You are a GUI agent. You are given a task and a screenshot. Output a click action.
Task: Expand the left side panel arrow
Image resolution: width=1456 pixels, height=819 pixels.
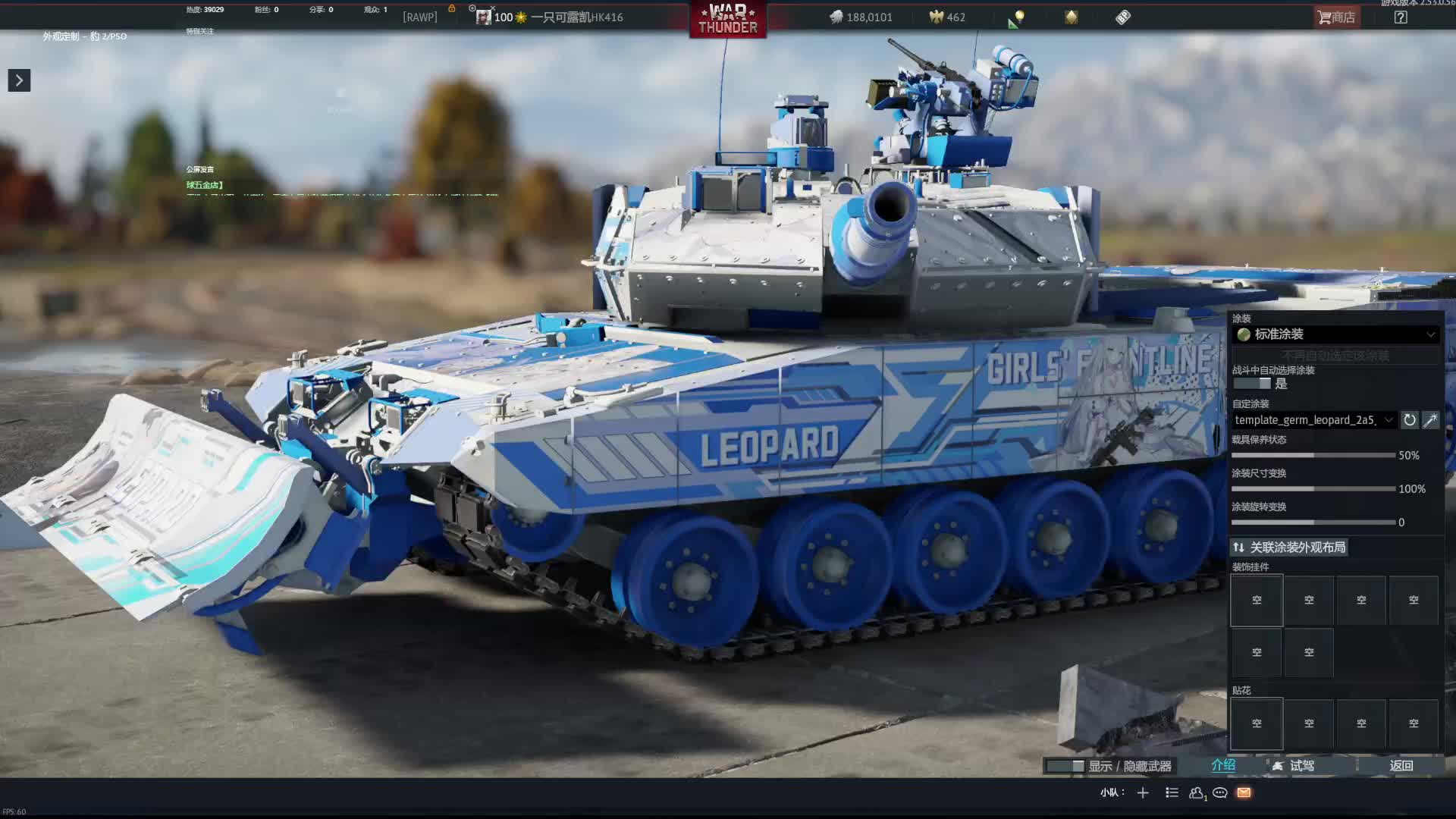pyautogui.click(x=19, y=80)
